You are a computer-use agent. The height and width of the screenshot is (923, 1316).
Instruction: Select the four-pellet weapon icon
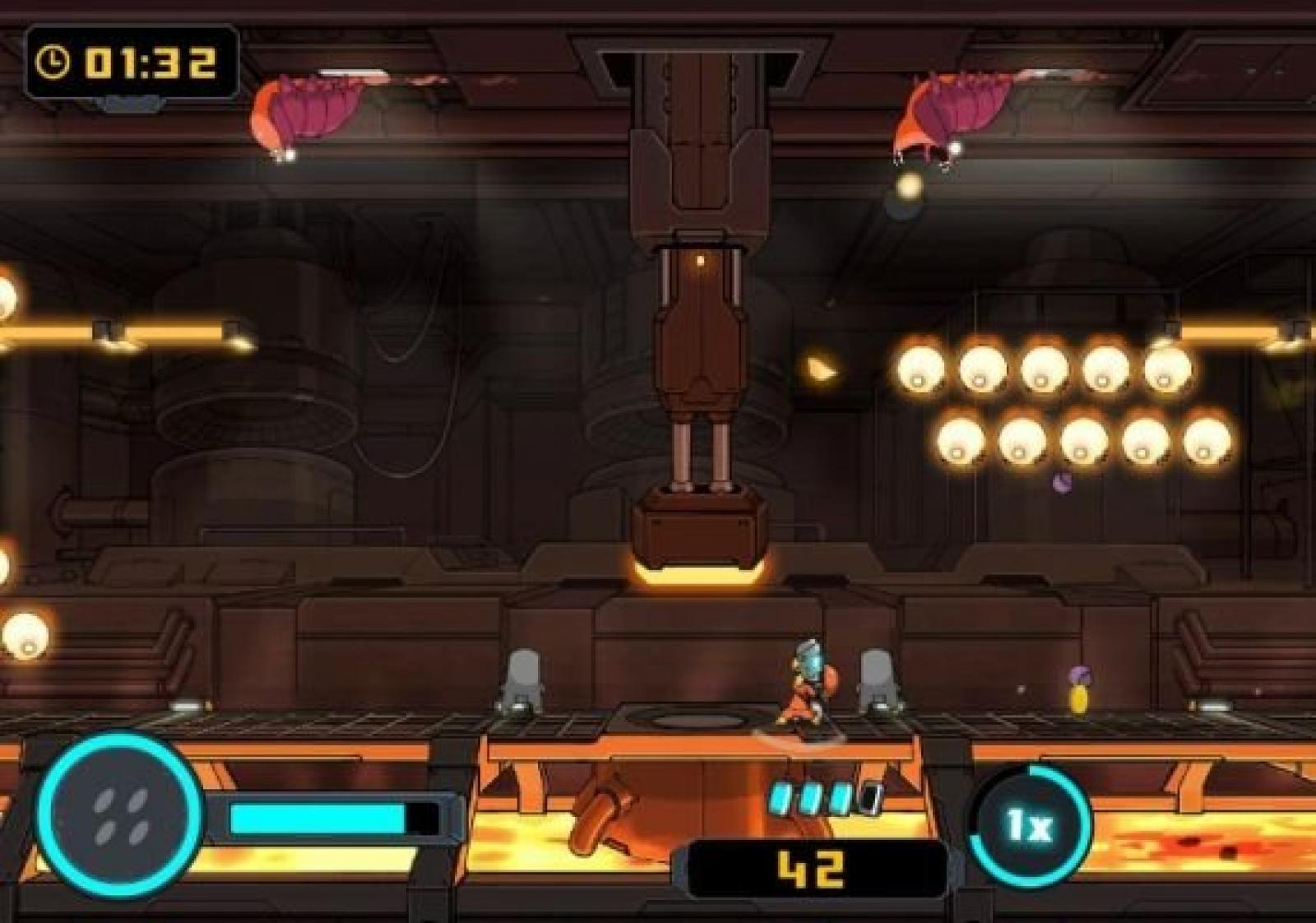tap(119, 816)
